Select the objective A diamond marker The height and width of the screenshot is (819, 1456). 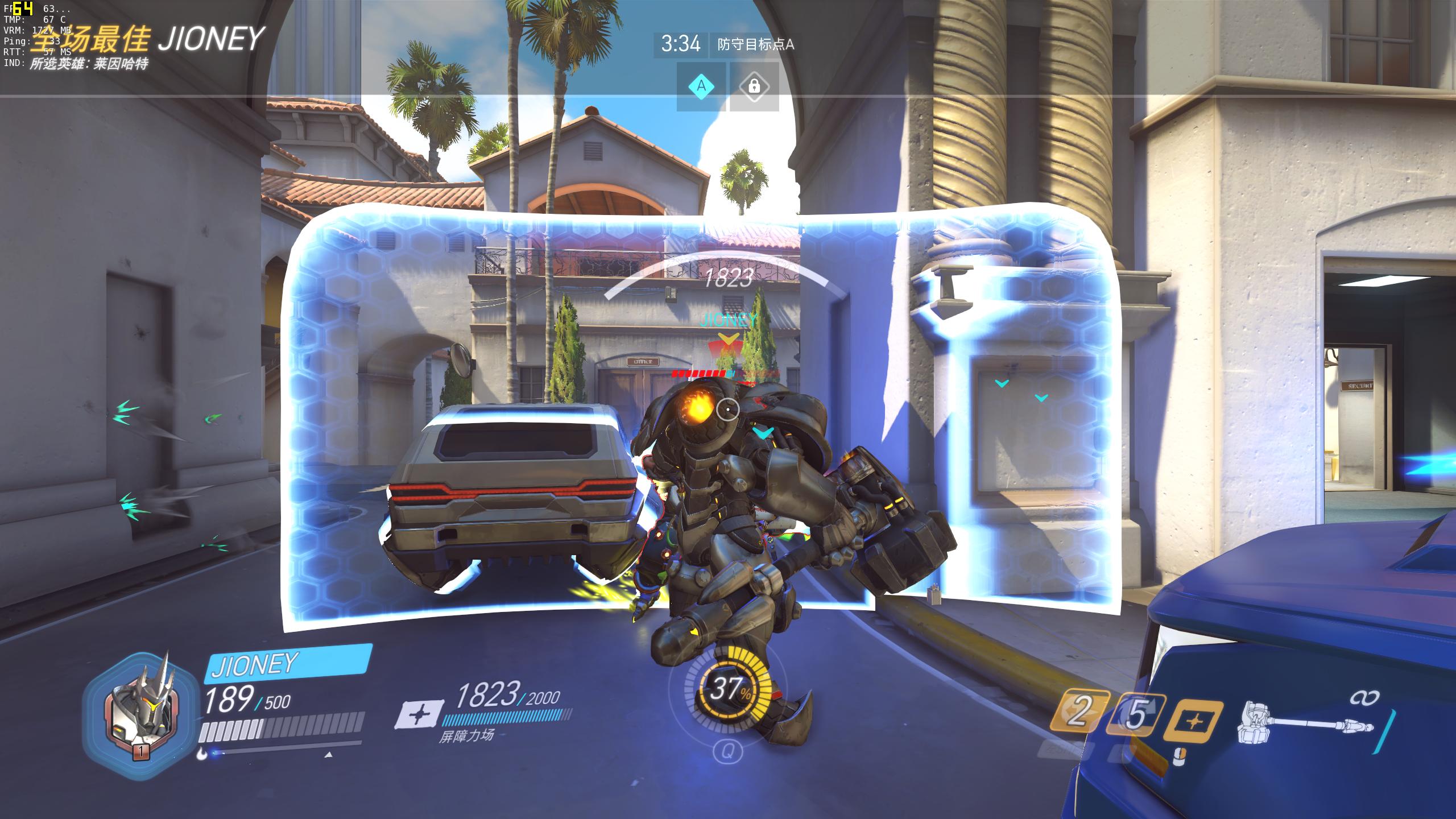point(701,86)
